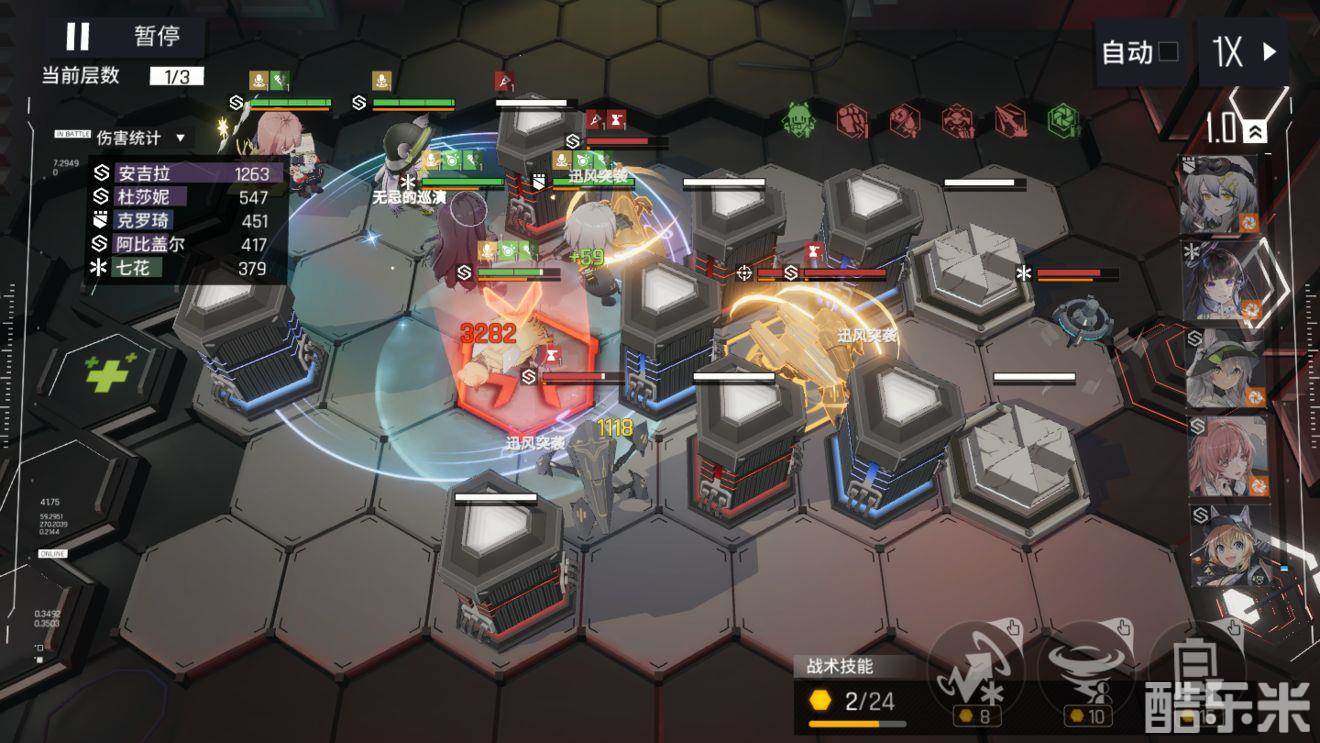Inspect the green hexagon aperture status icon
1320x743 pixels.
click(1063, 120)
